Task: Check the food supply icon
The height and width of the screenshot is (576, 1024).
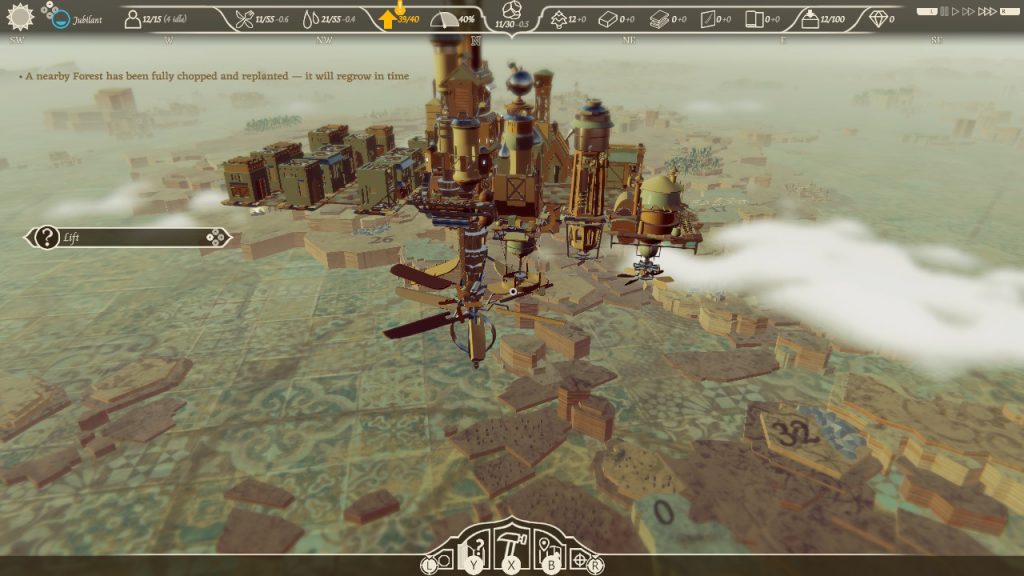Action: click(244, 19)
